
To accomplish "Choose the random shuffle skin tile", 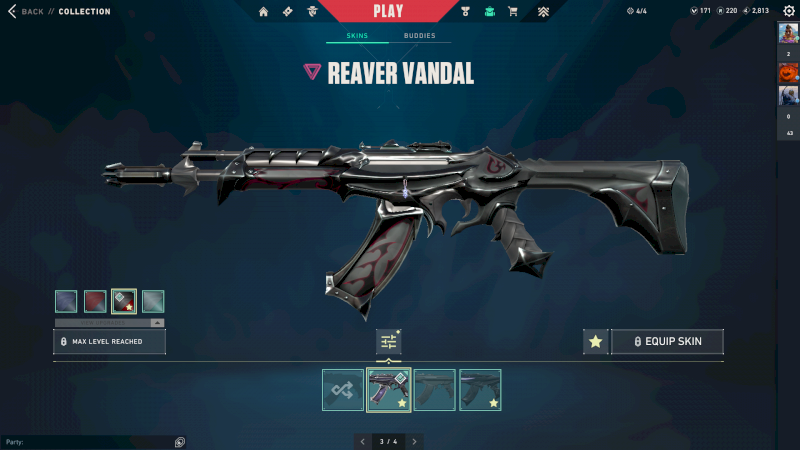I will 343,390.
